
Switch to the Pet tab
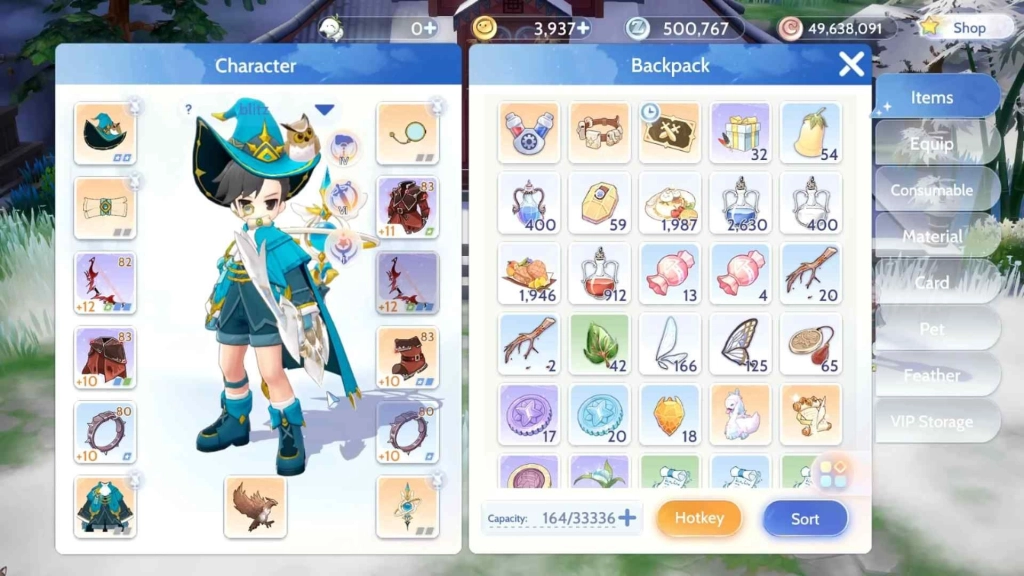(x=931, y=329)
